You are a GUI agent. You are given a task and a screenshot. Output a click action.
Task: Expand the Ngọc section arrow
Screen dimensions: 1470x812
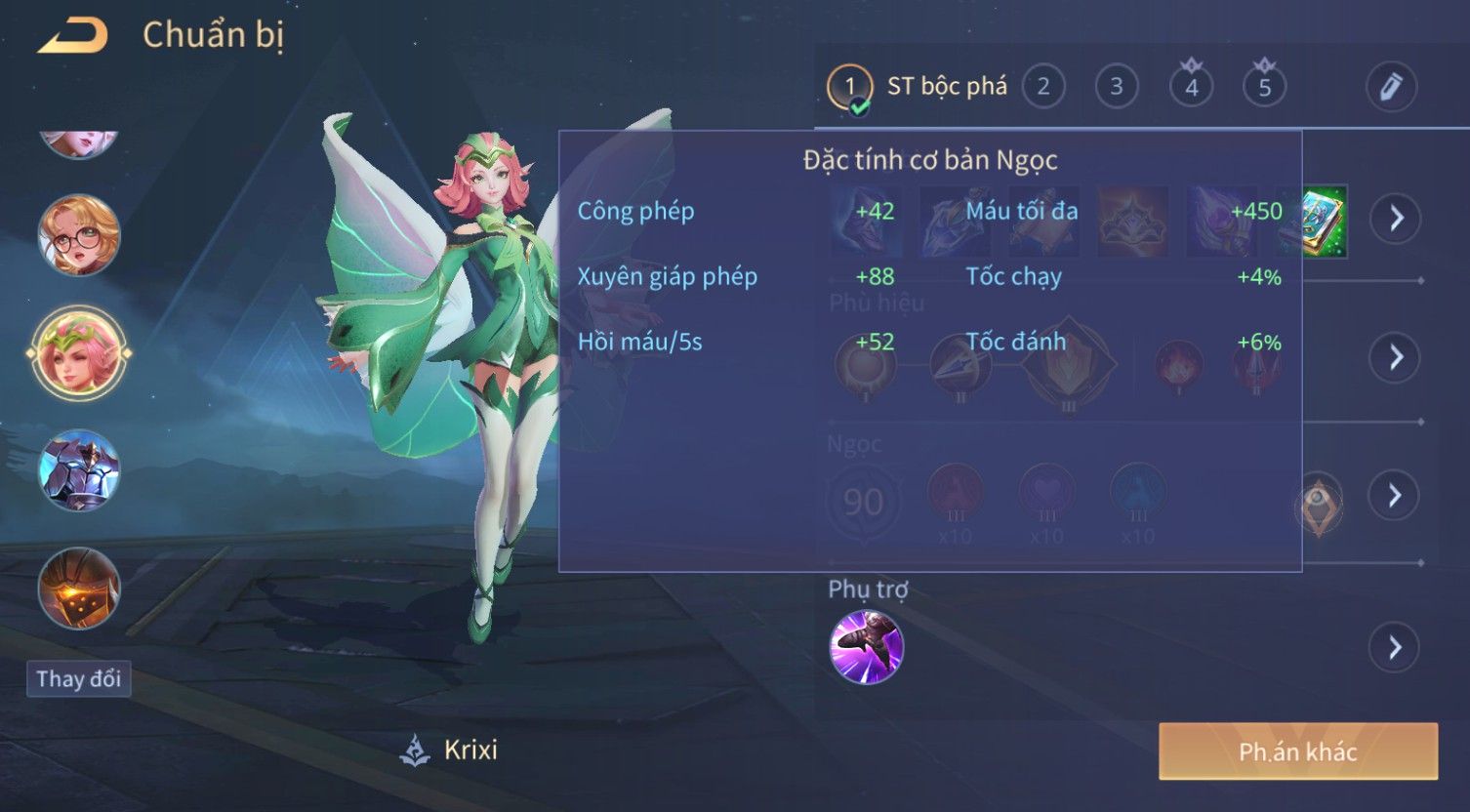[1395, 496]
